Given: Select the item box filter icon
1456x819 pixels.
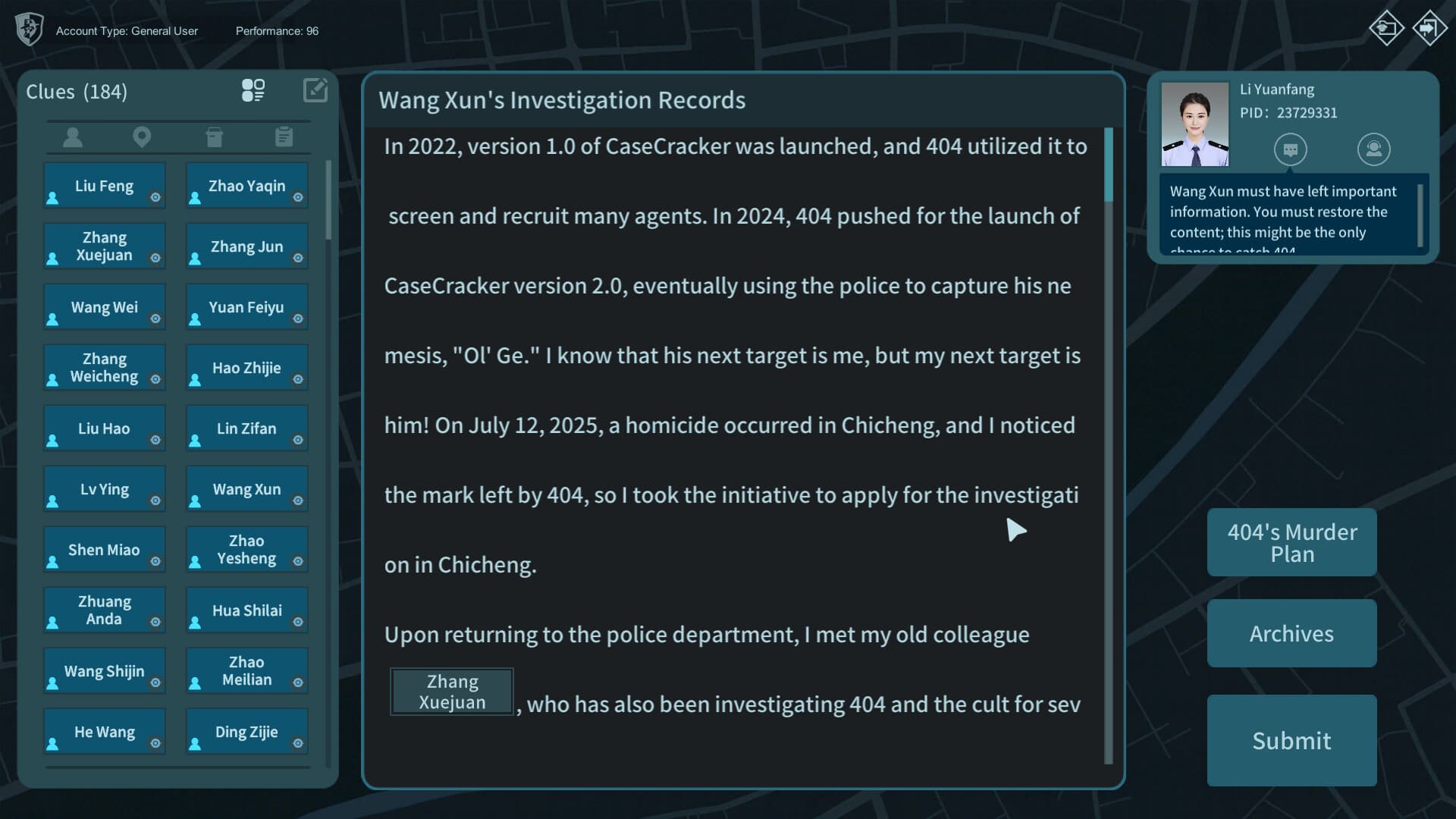Looking at the screenshot, I should 215,137.
